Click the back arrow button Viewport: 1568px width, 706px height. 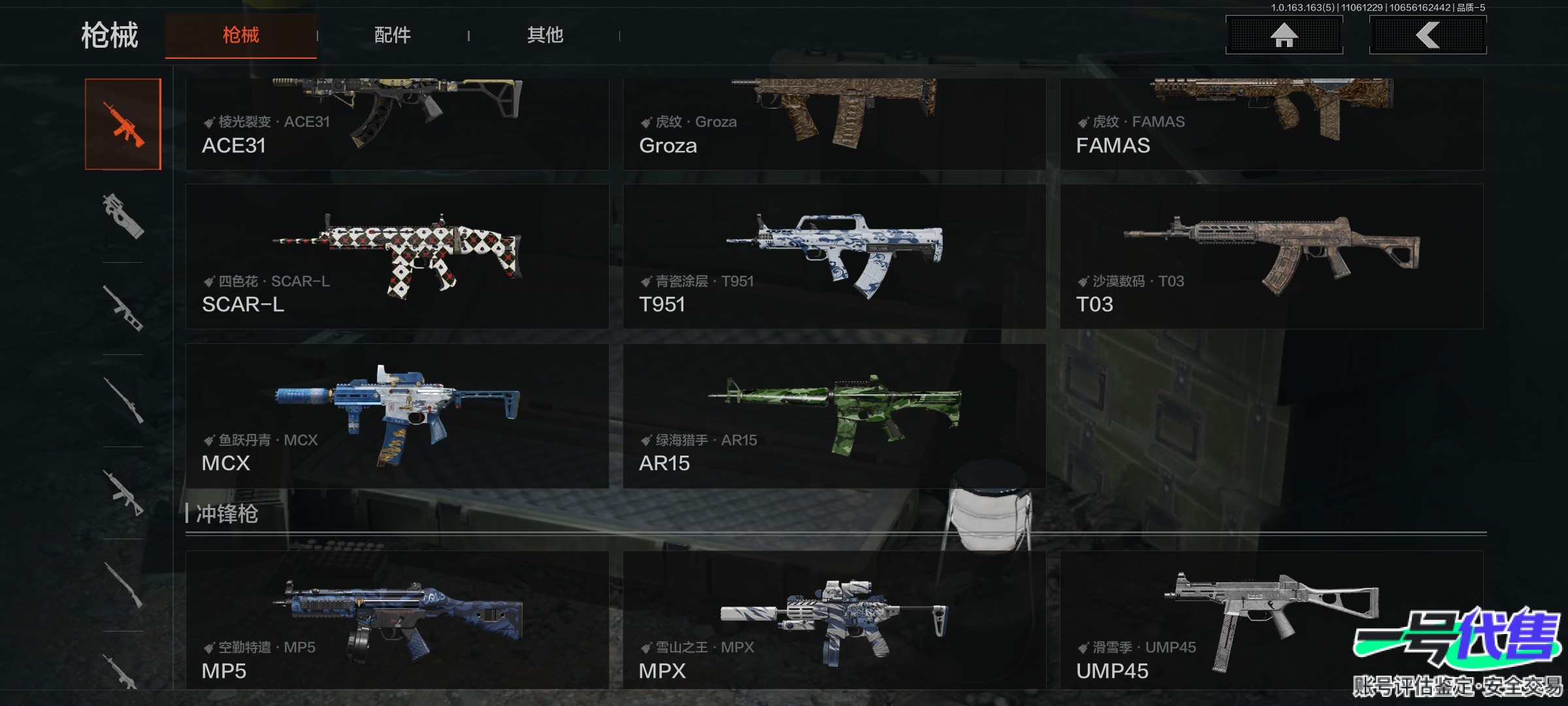click(x=1428, y=35)
